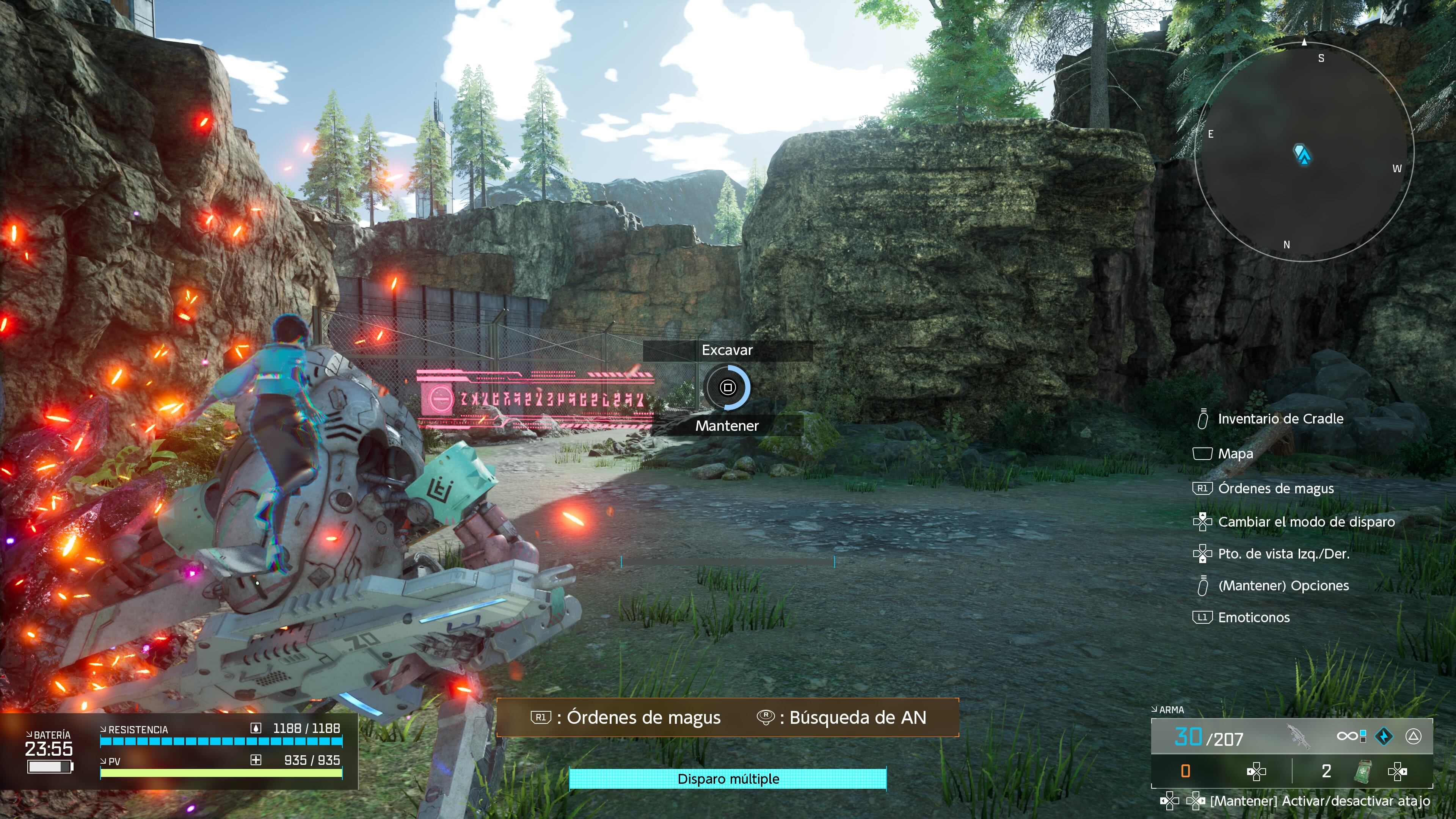Select the Excavar interaction prompt label
The image size is (1456, 819).
click(727, 350)
